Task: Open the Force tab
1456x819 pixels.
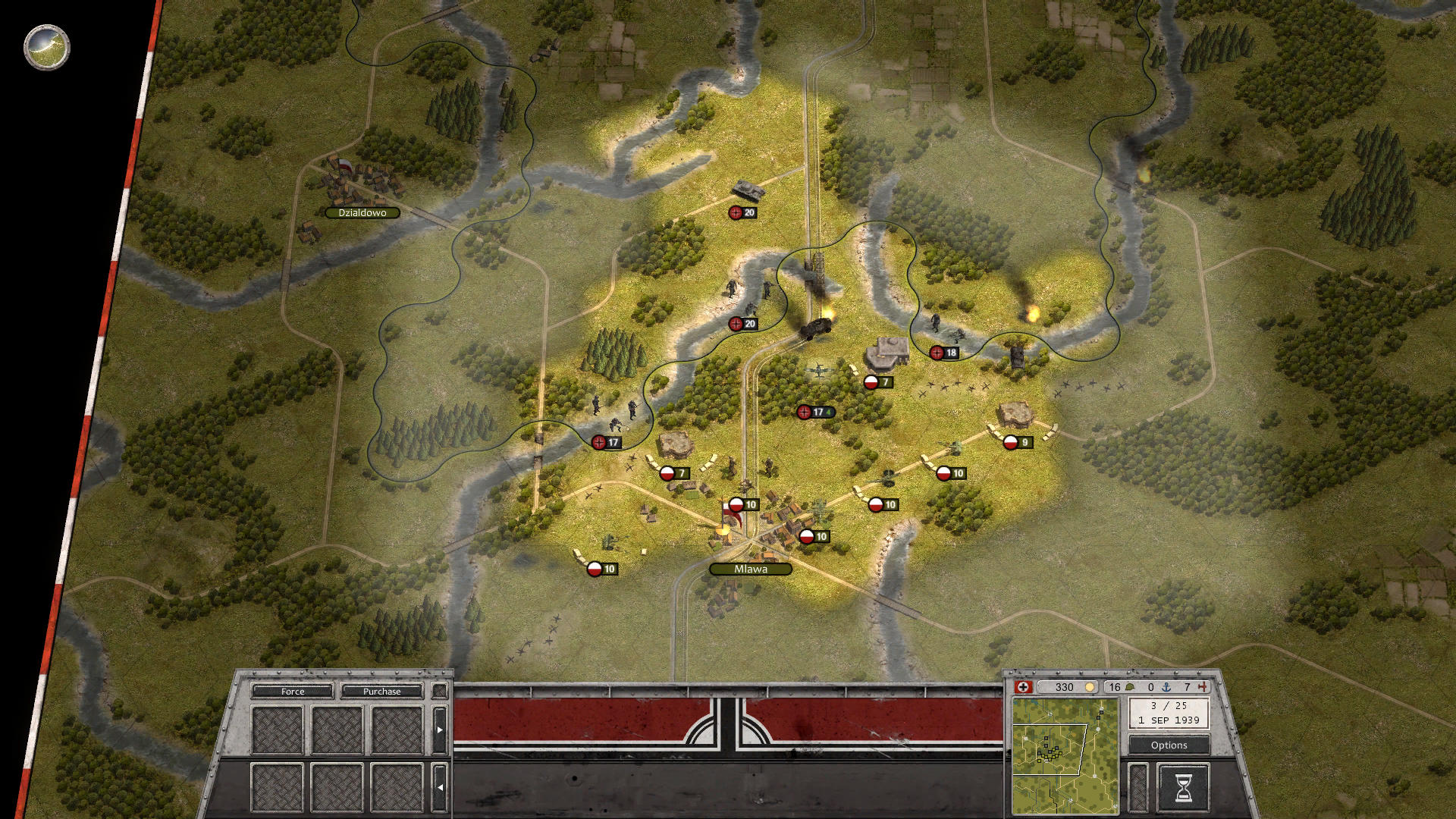Action: [292, 692]
